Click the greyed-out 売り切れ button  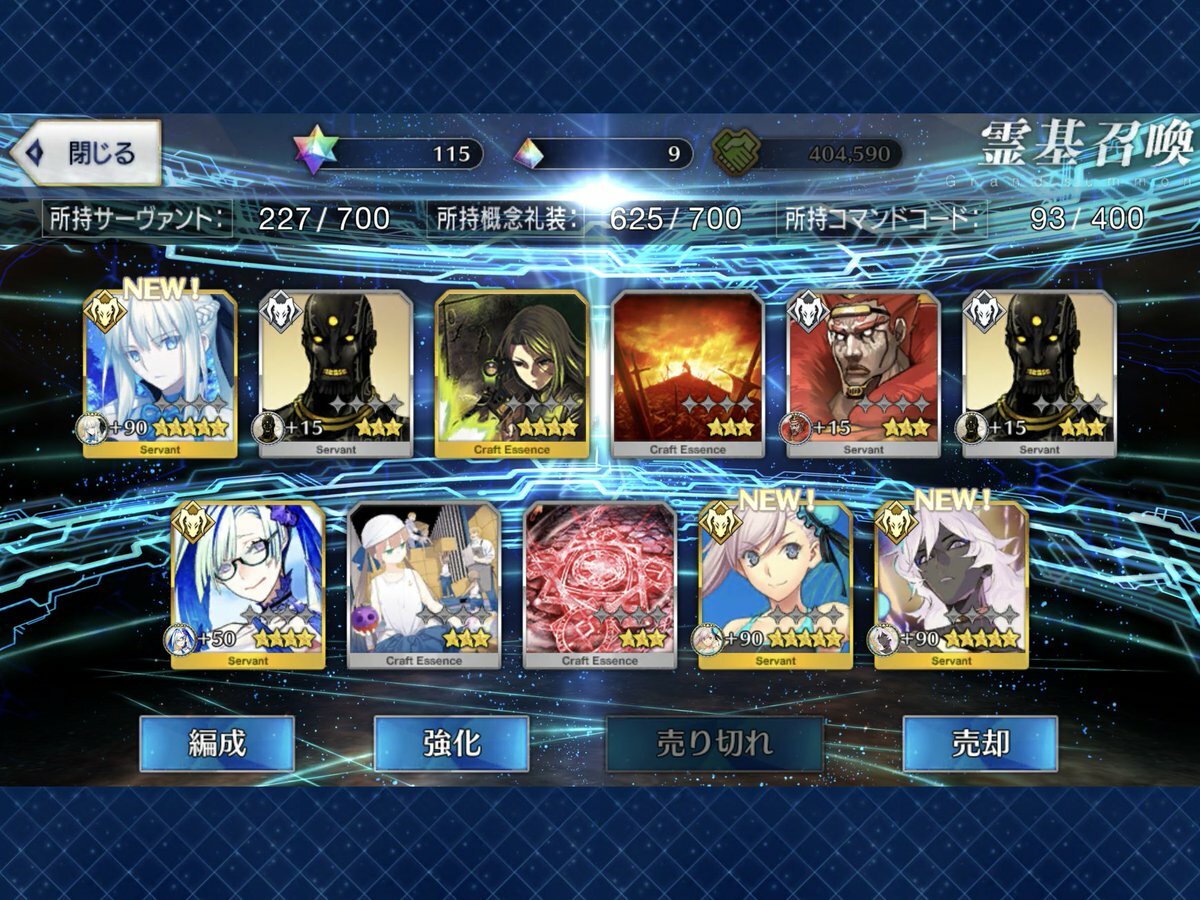pos(714,743)
